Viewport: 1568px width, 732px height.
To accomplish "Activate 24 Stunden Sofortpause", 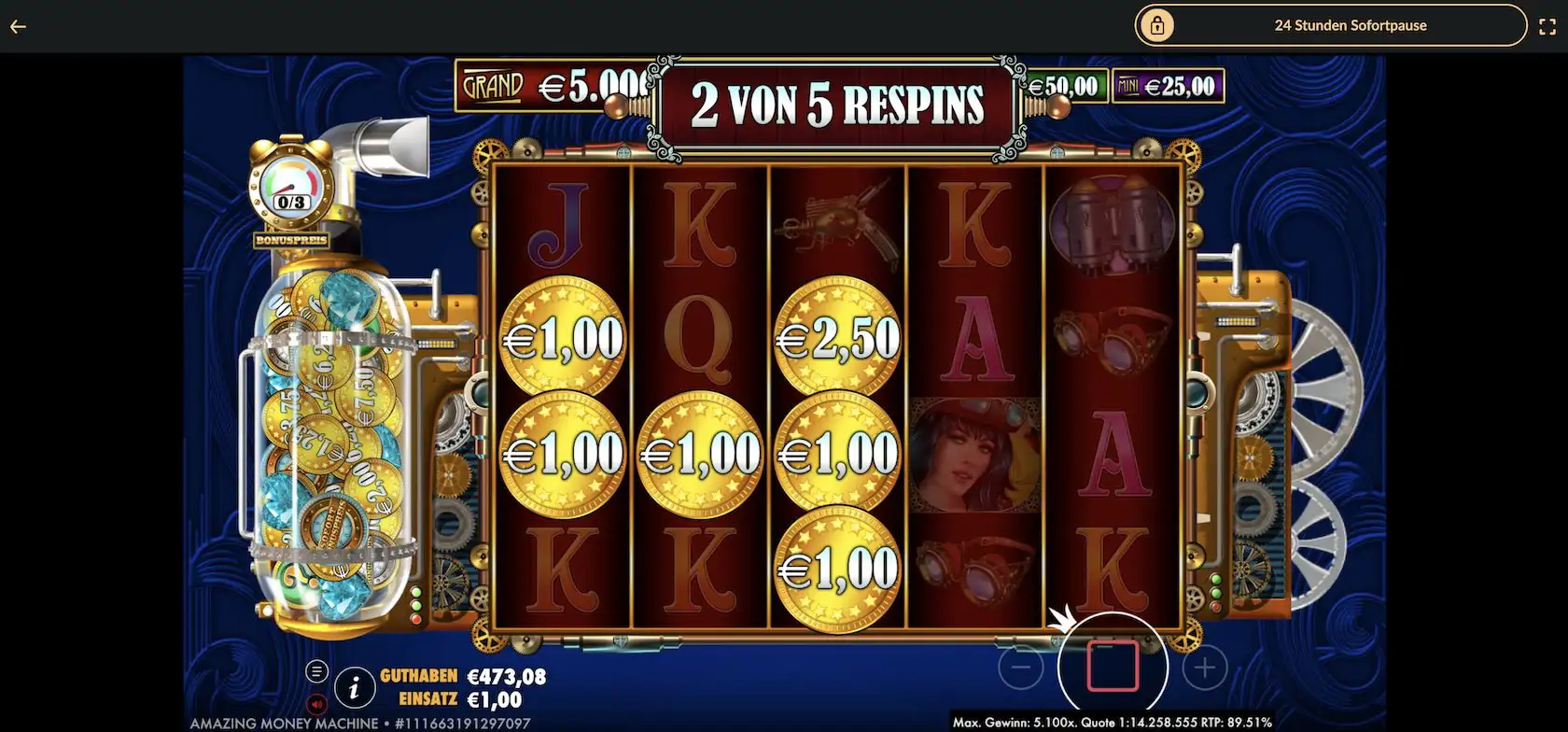I will coord(1351,25).
